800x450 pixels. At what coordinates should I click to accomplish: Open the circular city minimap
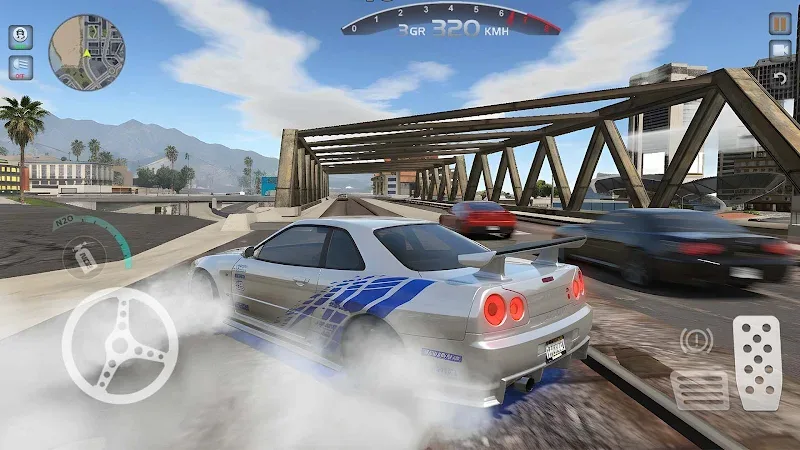pyautogui.click(x=87, y=52)
